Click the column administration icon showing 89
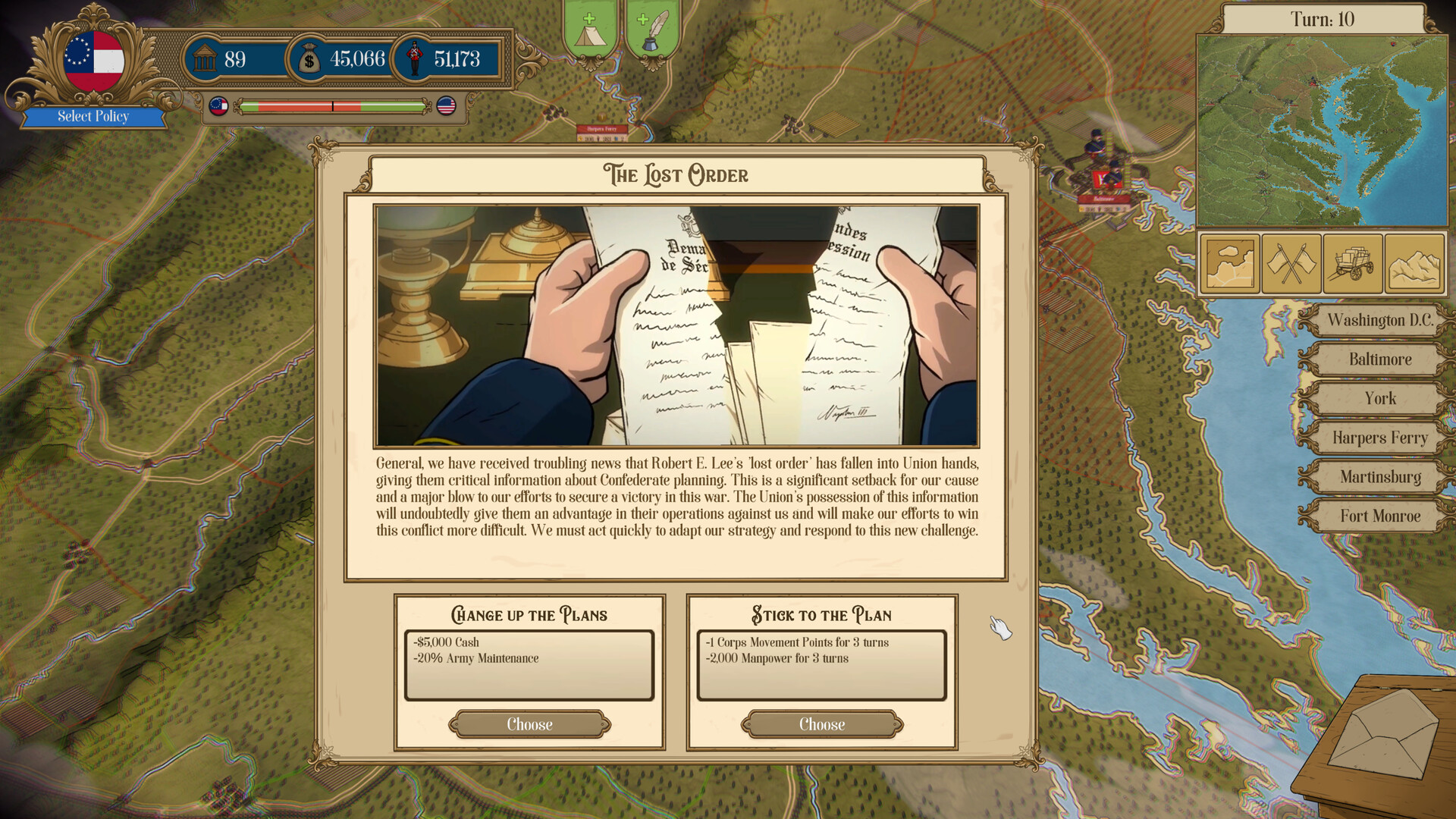Viewport: 1456px width, 819px height. coord(203,58)
